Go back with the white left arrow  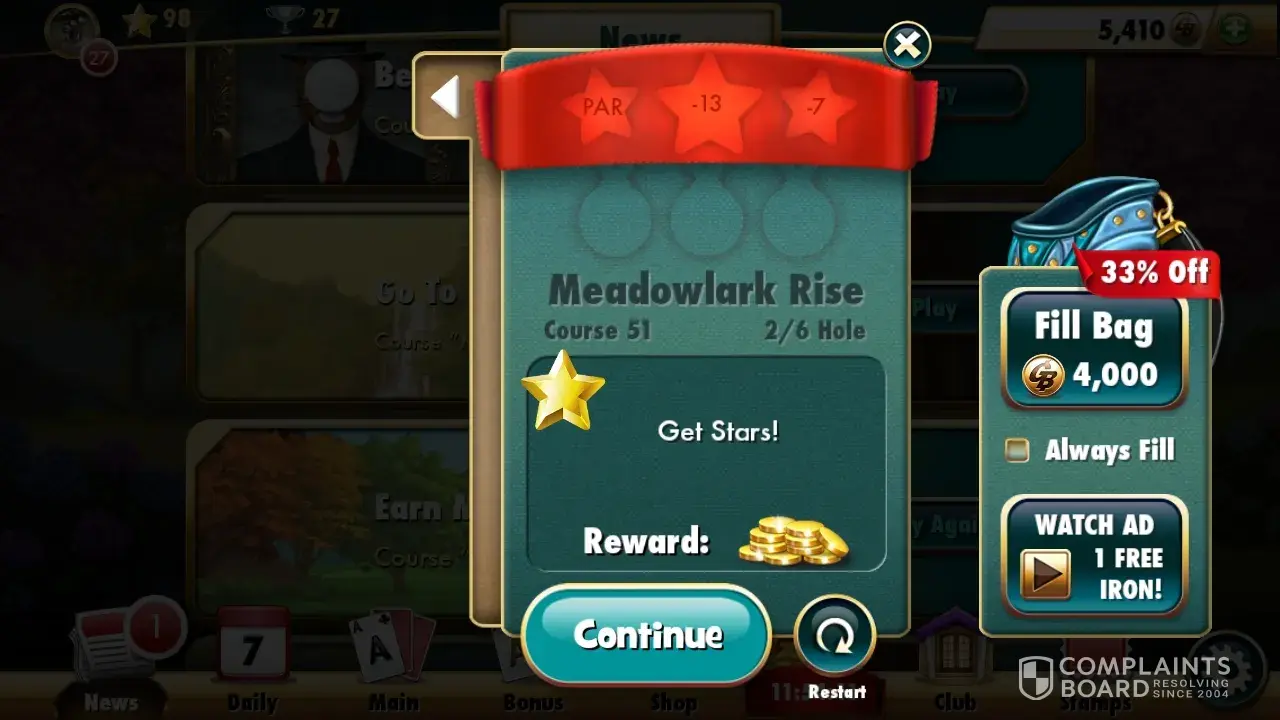(x=444, y=97)
